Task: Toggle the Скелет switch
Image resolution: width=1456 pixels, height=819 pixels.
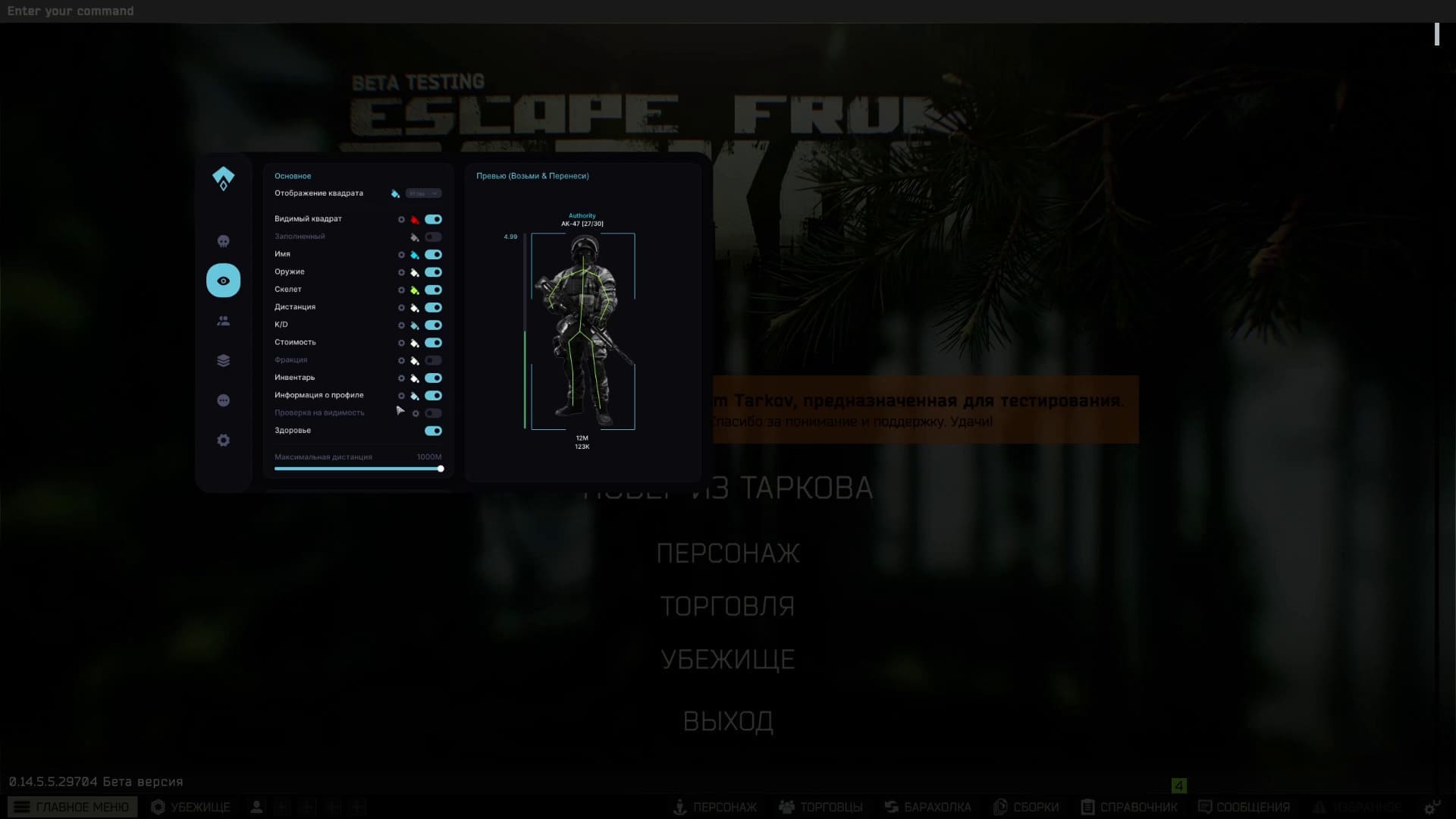Action: pyautogui.click(x=433, y=290)
